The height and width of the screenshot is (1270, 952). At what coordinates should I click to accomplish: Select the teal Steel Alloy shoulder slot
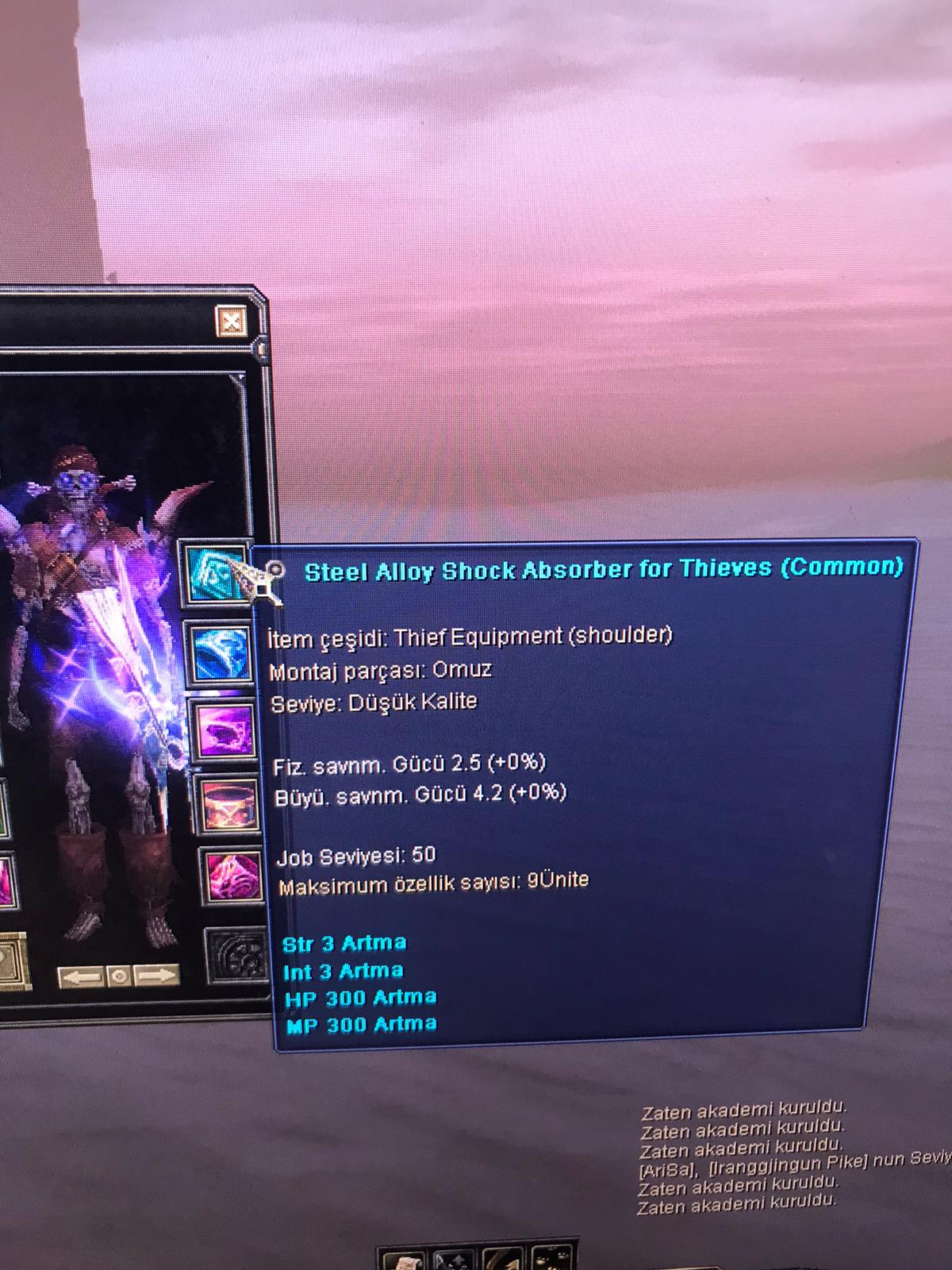tap(213, 571)
